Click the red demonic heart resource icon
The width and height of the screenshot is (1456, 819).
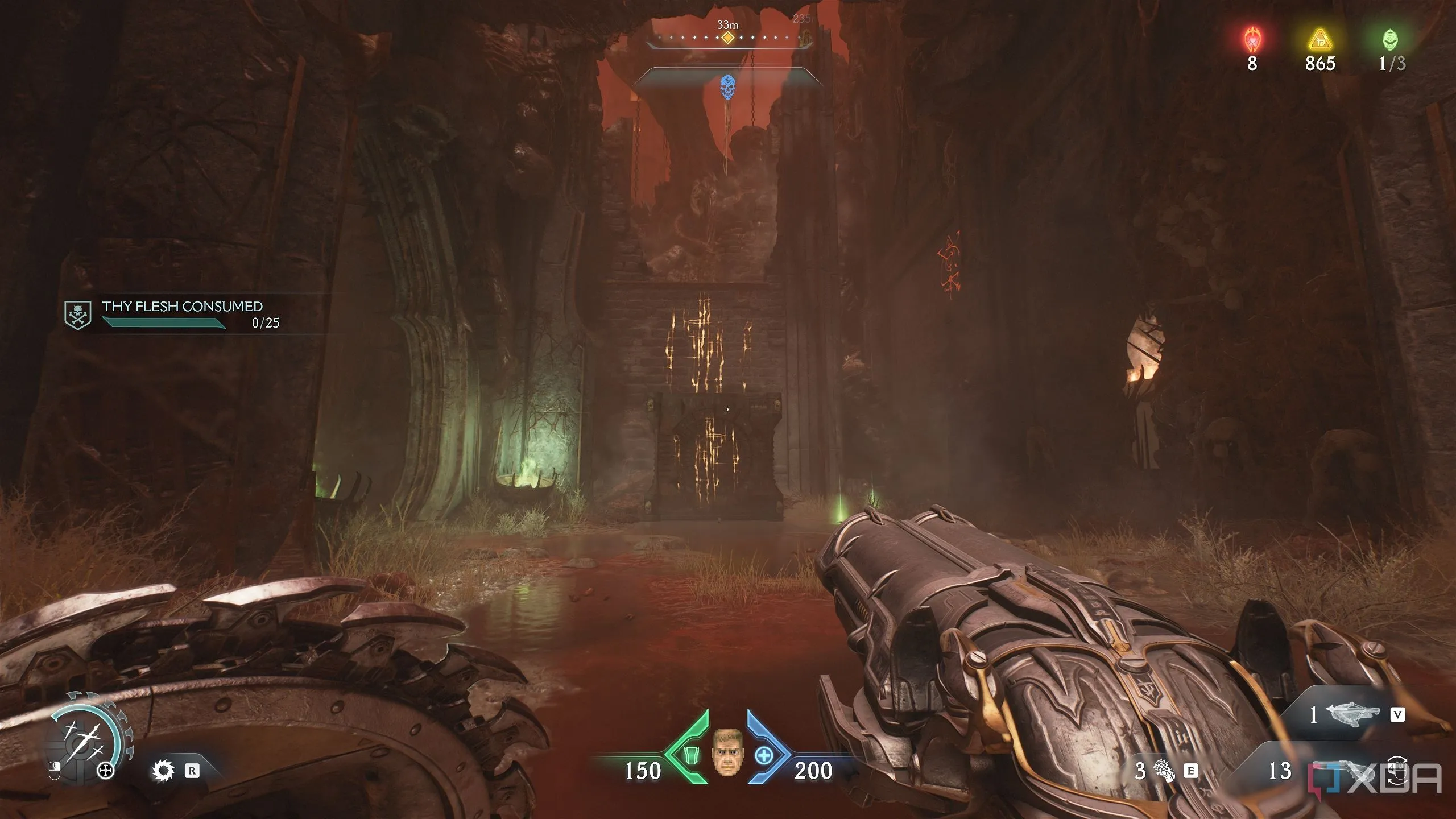coord(1252,40)
